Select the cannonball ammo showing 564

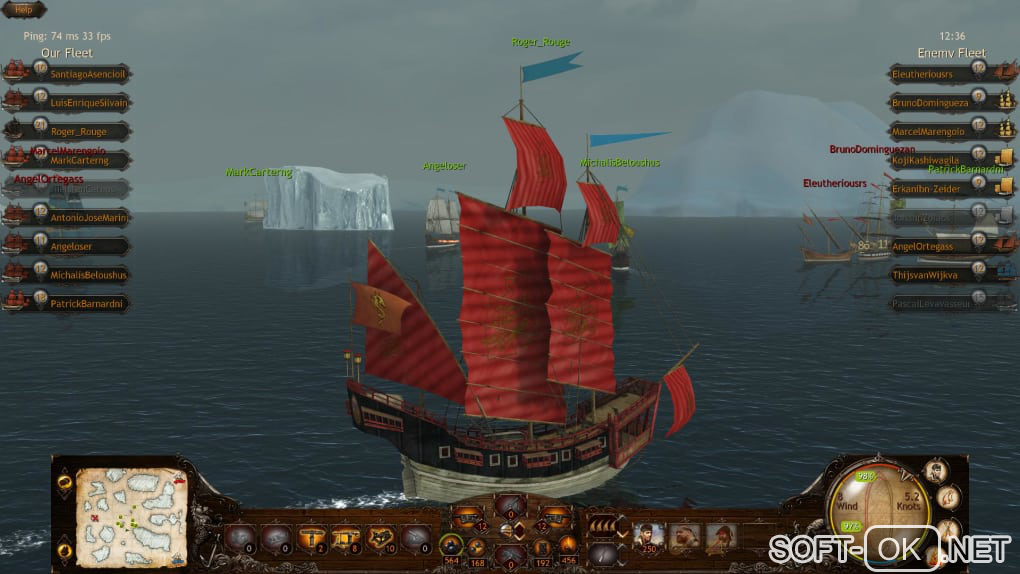point(452,548)
